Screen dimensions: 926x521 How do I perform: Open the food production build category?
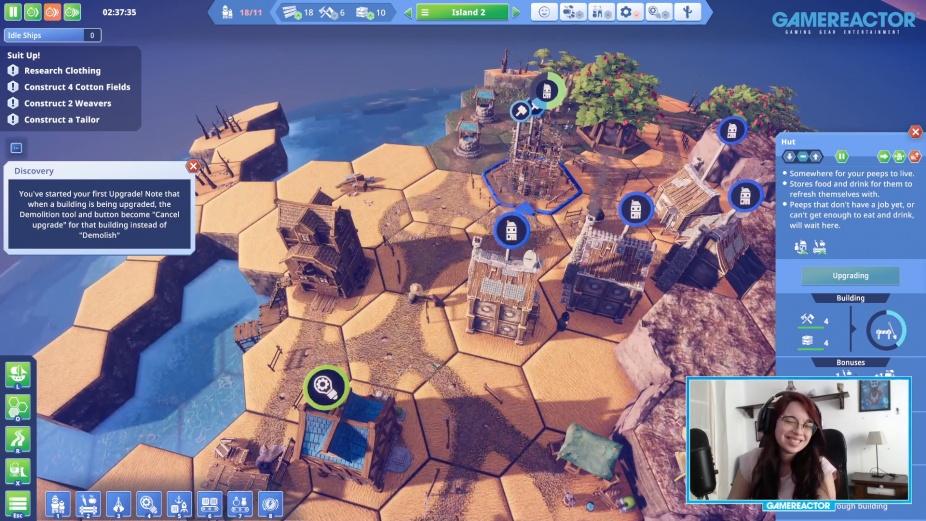click(x=87, y=502)
